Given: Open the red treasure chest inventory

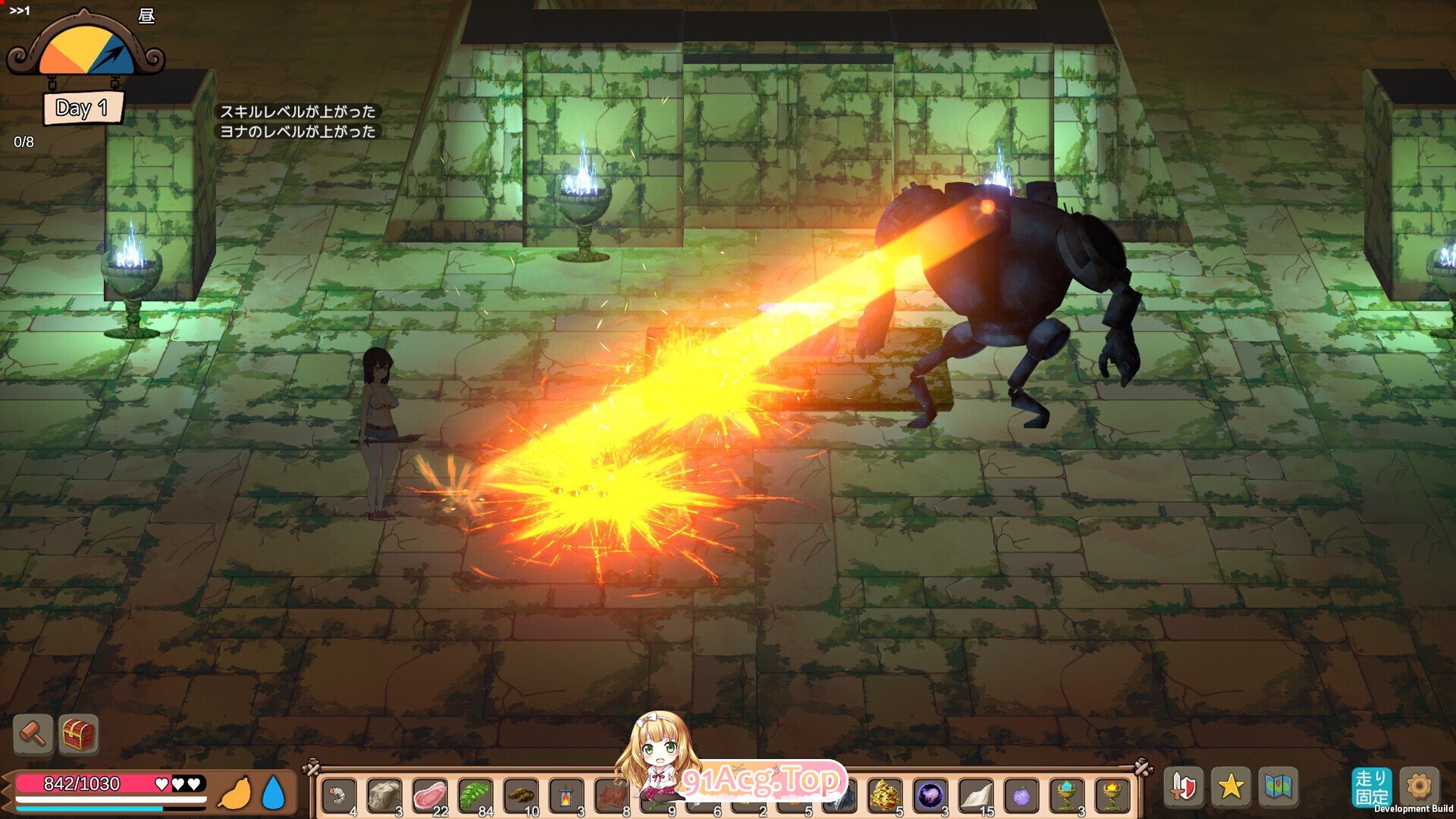Looking at the screenshot, I should pyautogui.click(x=79, y=733).
